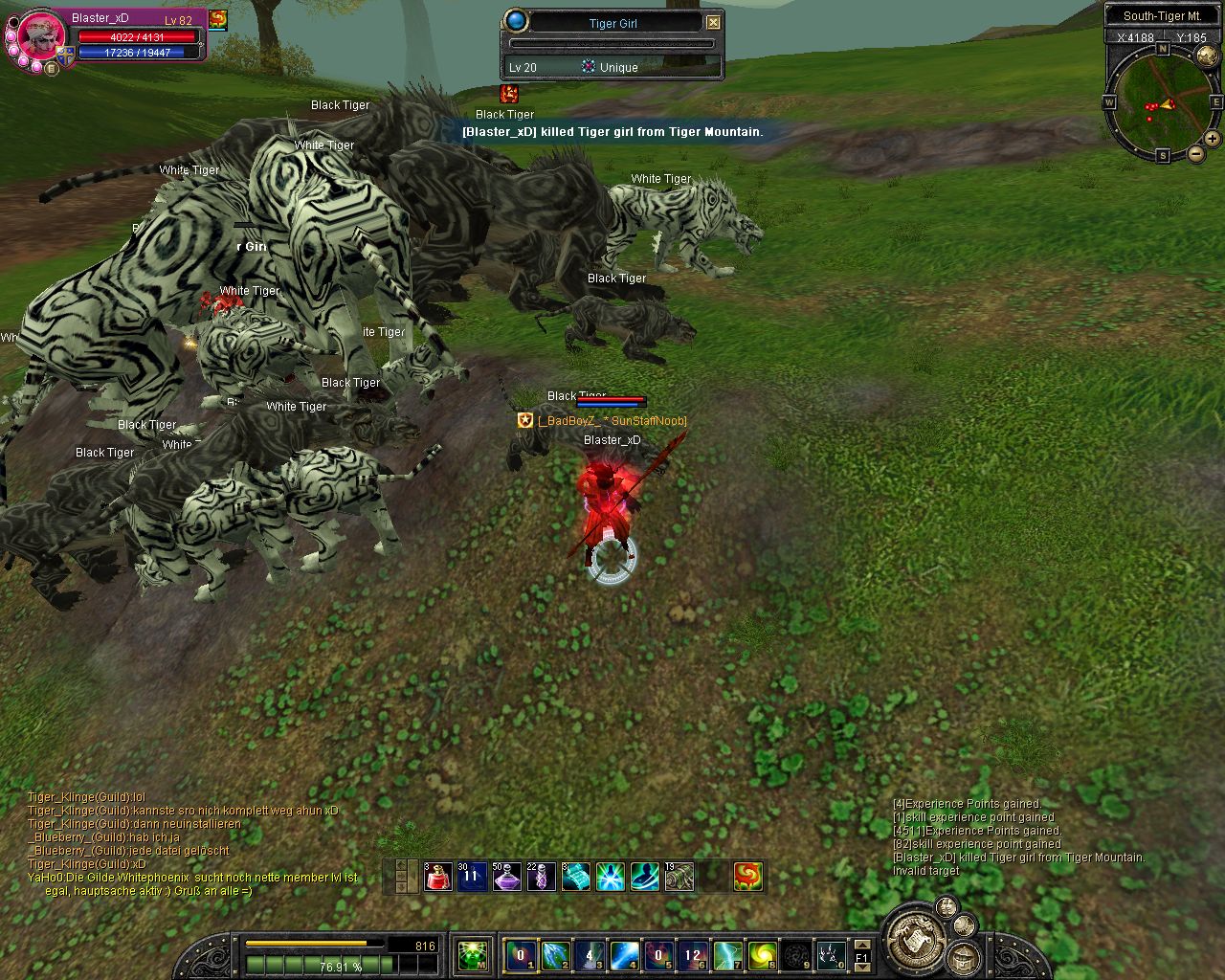Activate the blue glowing figure skill
This screenshot has height=980, width=1225.
[x=610, y=876]
